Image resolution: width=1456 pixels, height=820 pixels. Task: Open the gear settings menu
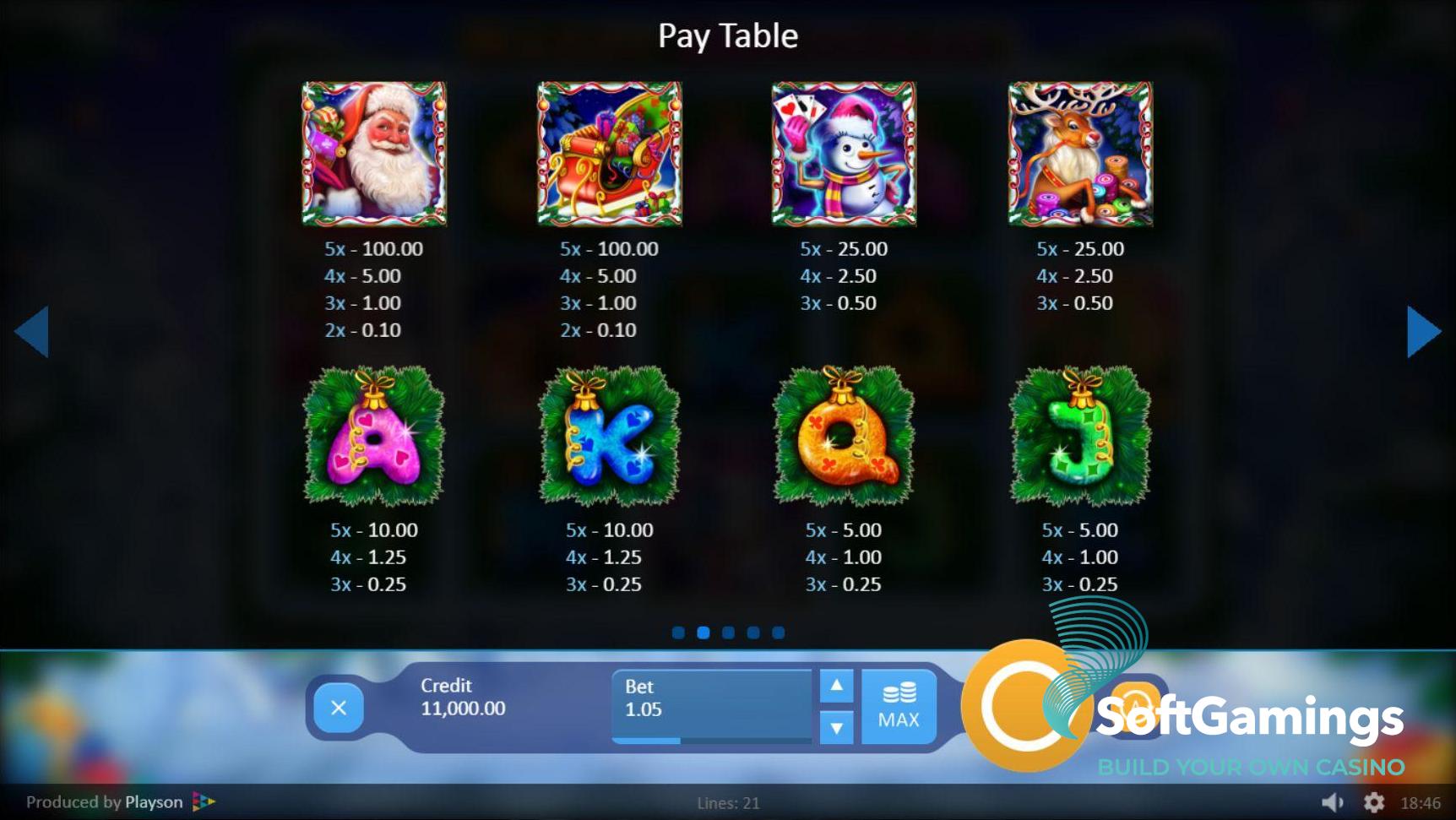coord(1374,802)
